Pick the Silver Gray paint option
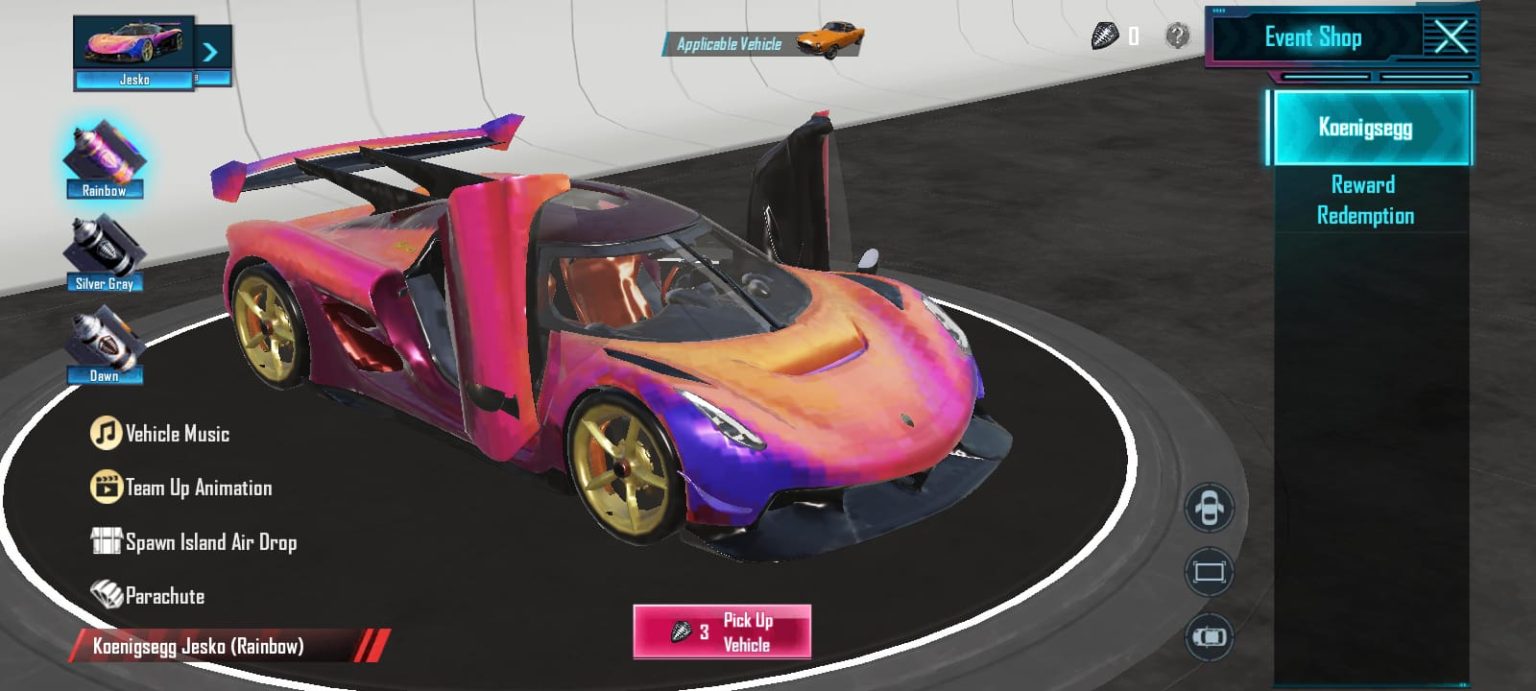The image size is (1536, 691). [x=104, y=254]
